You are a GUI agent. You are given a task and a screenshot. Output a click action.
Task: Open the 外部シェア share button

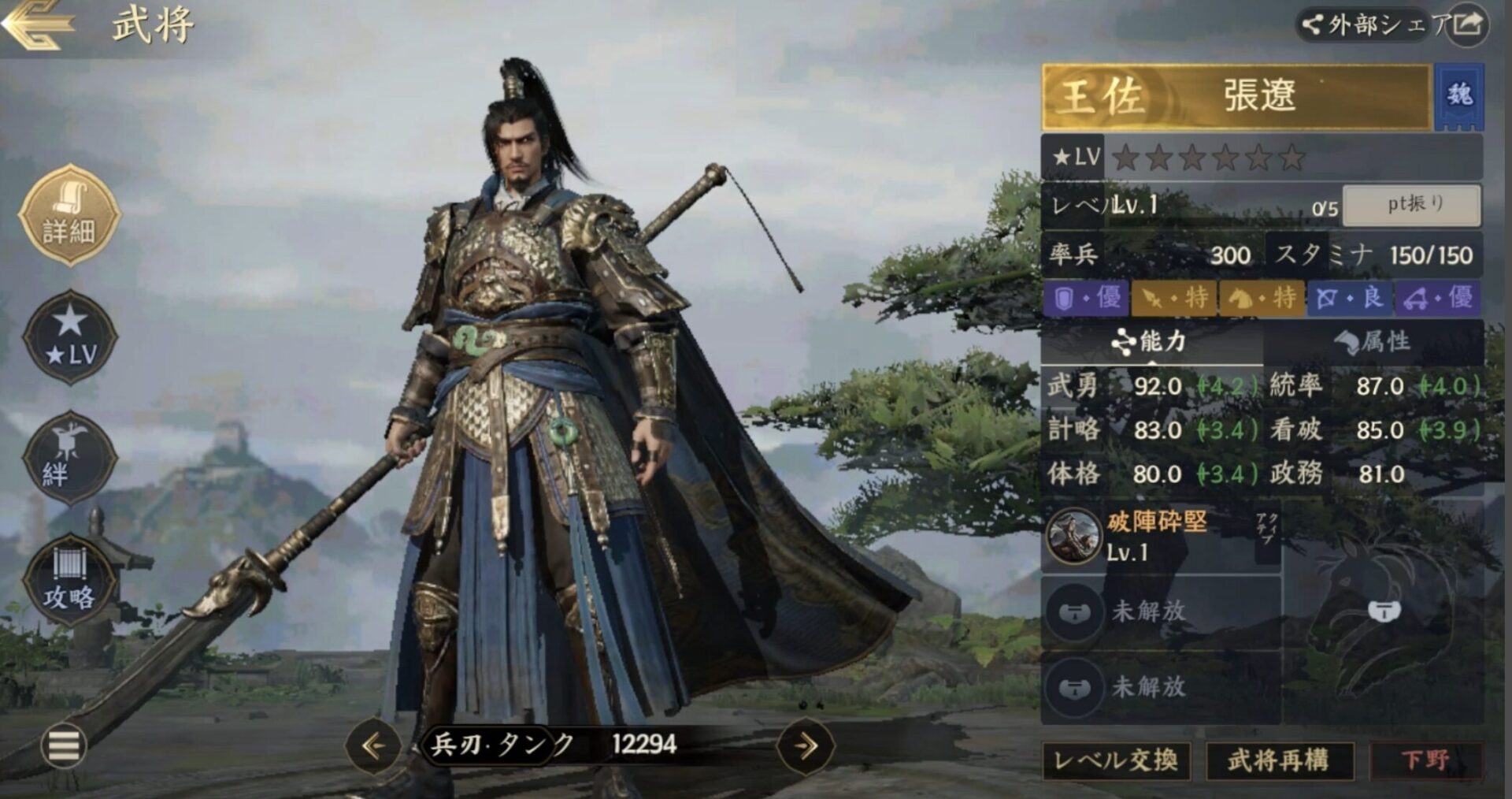1392,25
